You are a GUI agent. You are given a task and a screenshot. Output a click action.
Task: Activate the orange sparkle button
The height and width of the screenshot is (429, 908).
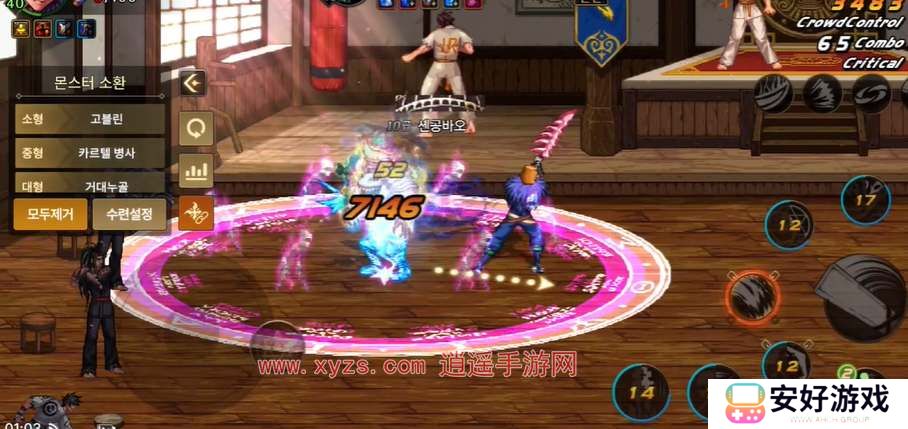click(195, 212)
